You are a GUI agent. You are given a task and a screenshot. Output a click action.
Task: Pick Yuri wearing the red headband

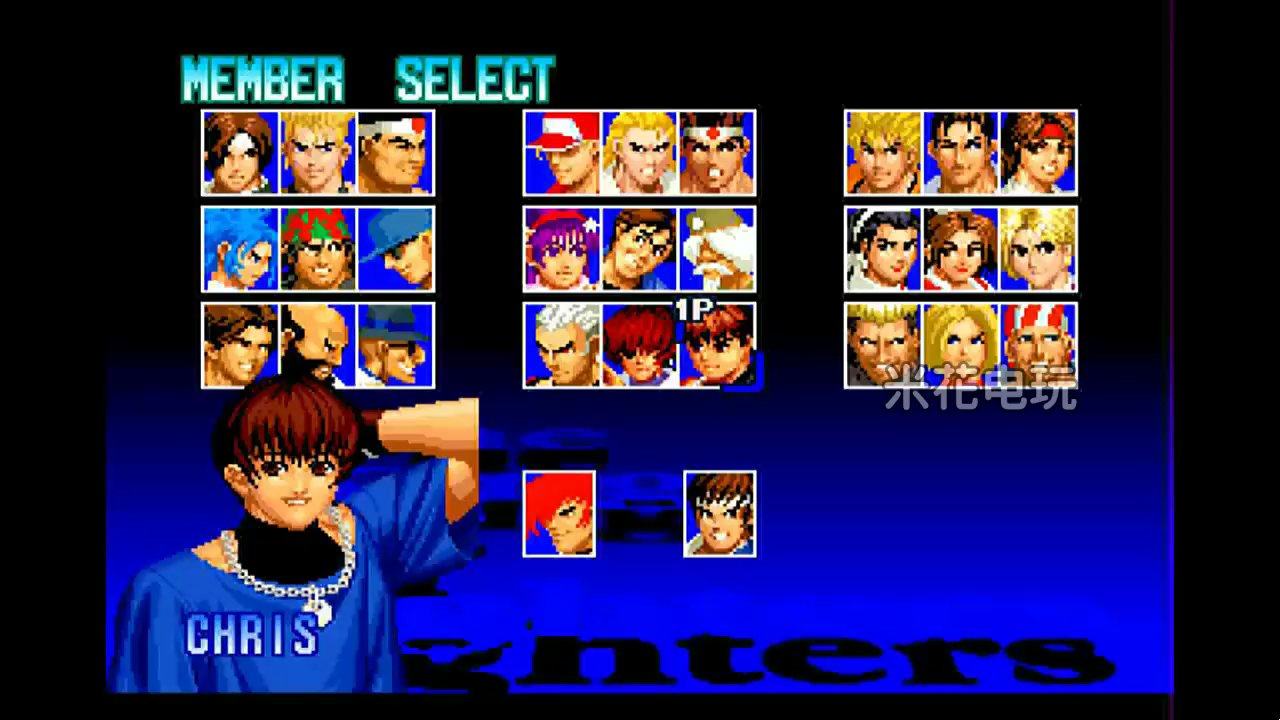click(1040, 153)
